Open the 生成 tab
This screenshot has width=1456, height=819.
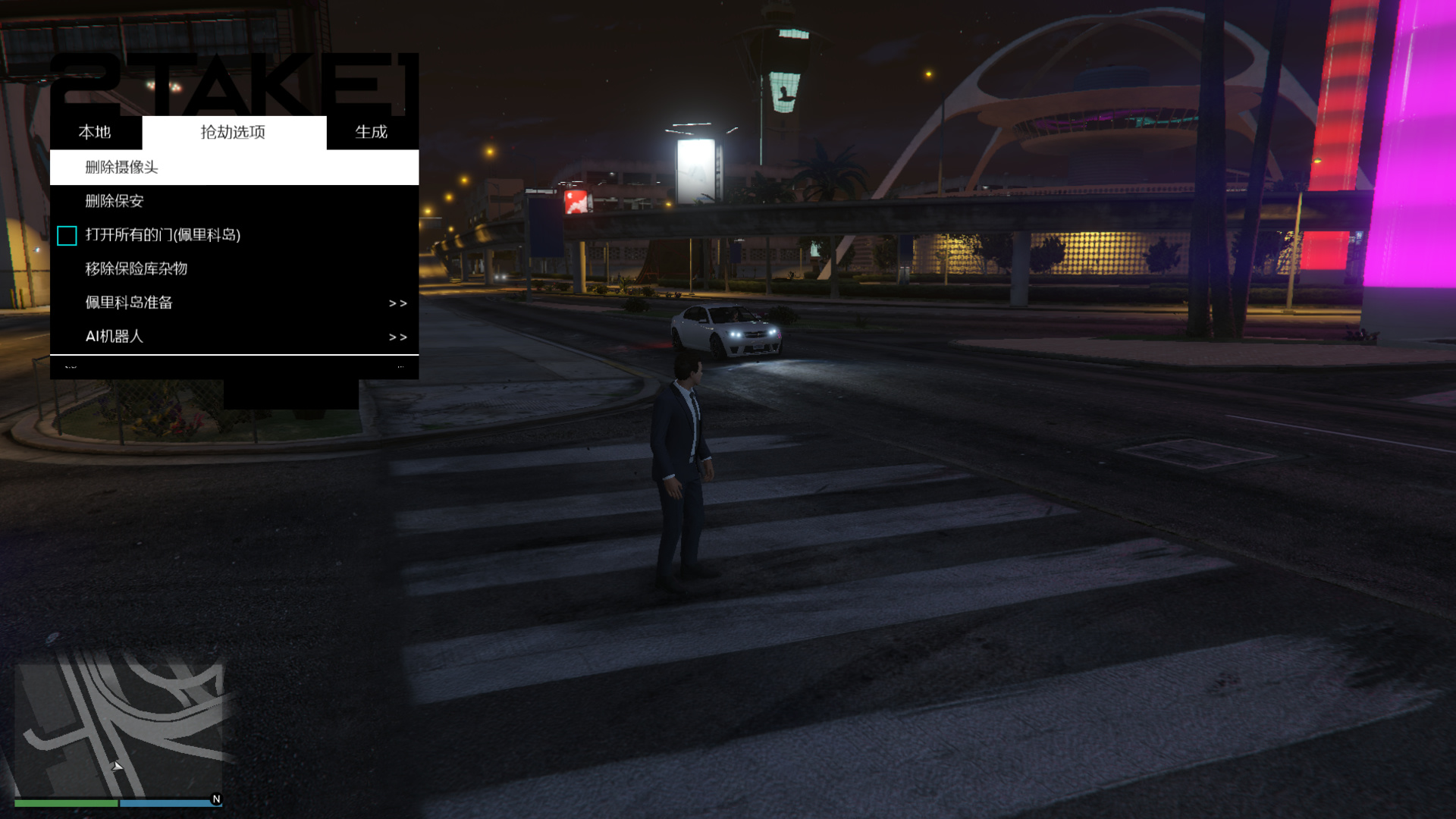372,133
